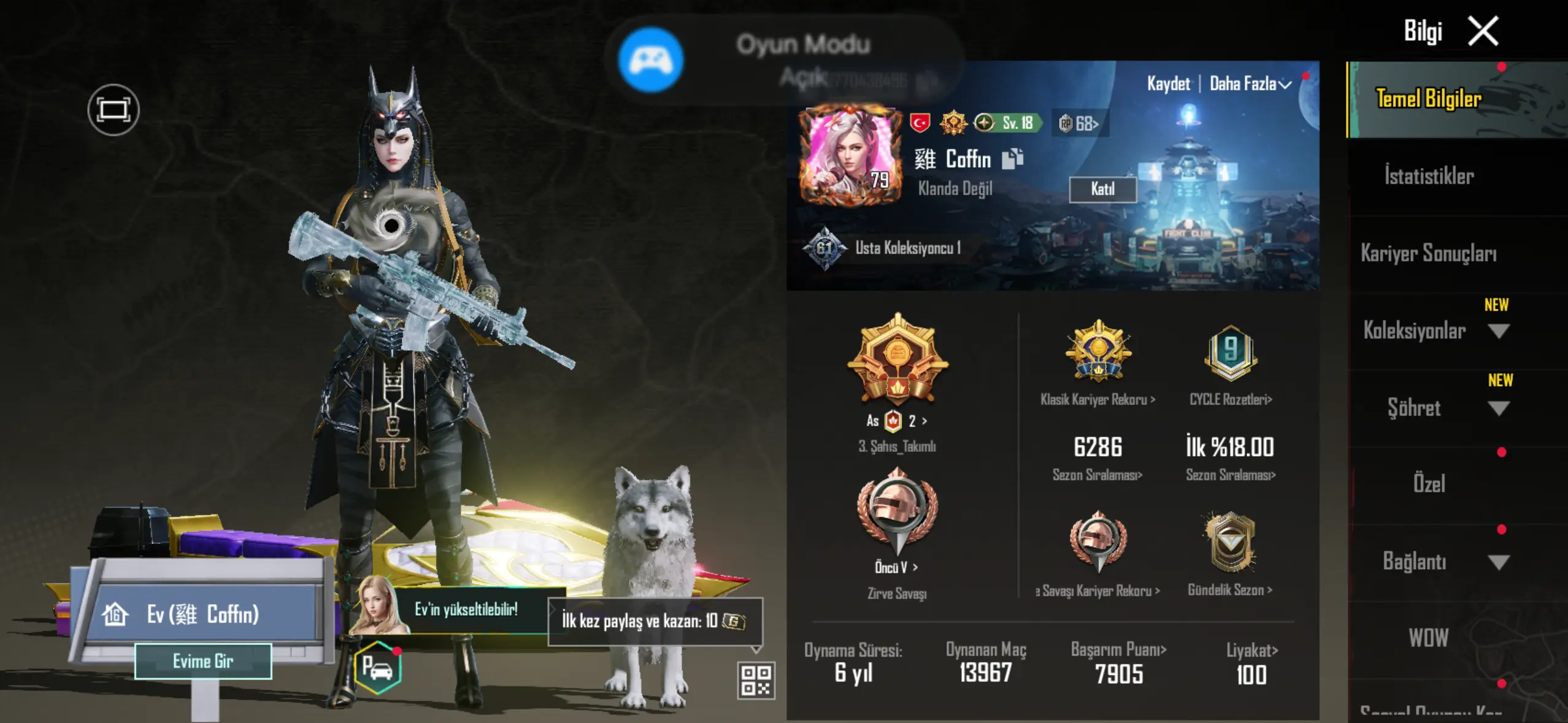Open the vehicle garage hexagon icon

click(x=378, y=667)
